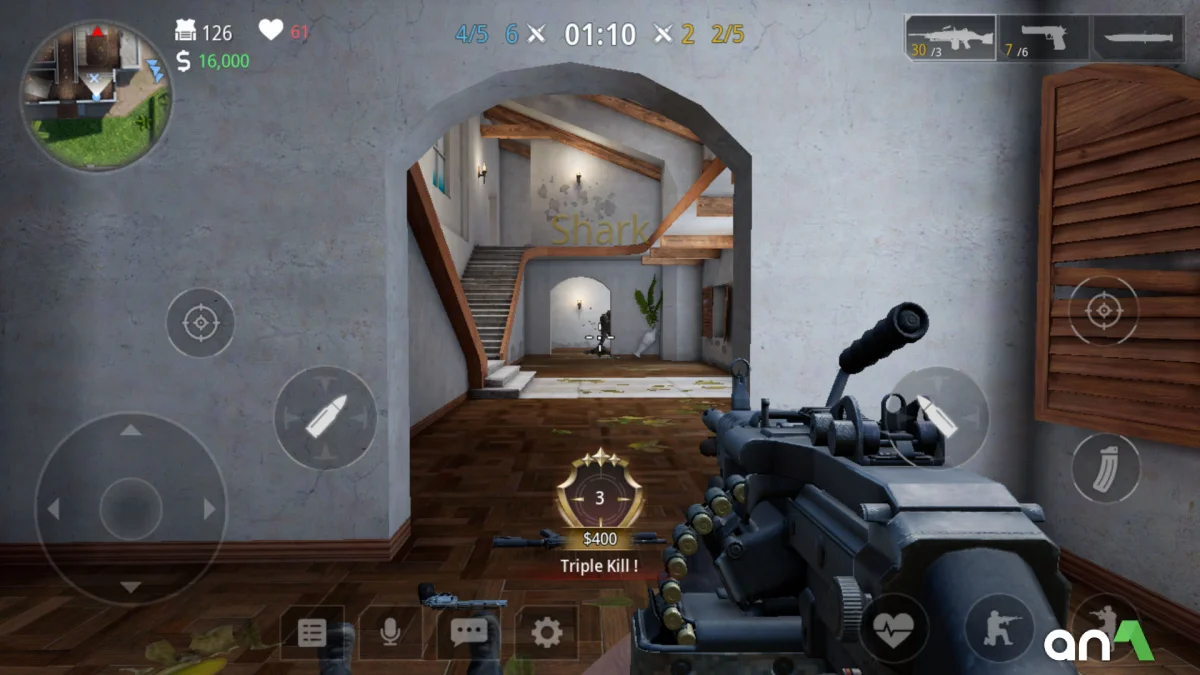Screen dimensions: 1200x675
Task: Switch to the pistol weapon slot
Action: 1043,38
